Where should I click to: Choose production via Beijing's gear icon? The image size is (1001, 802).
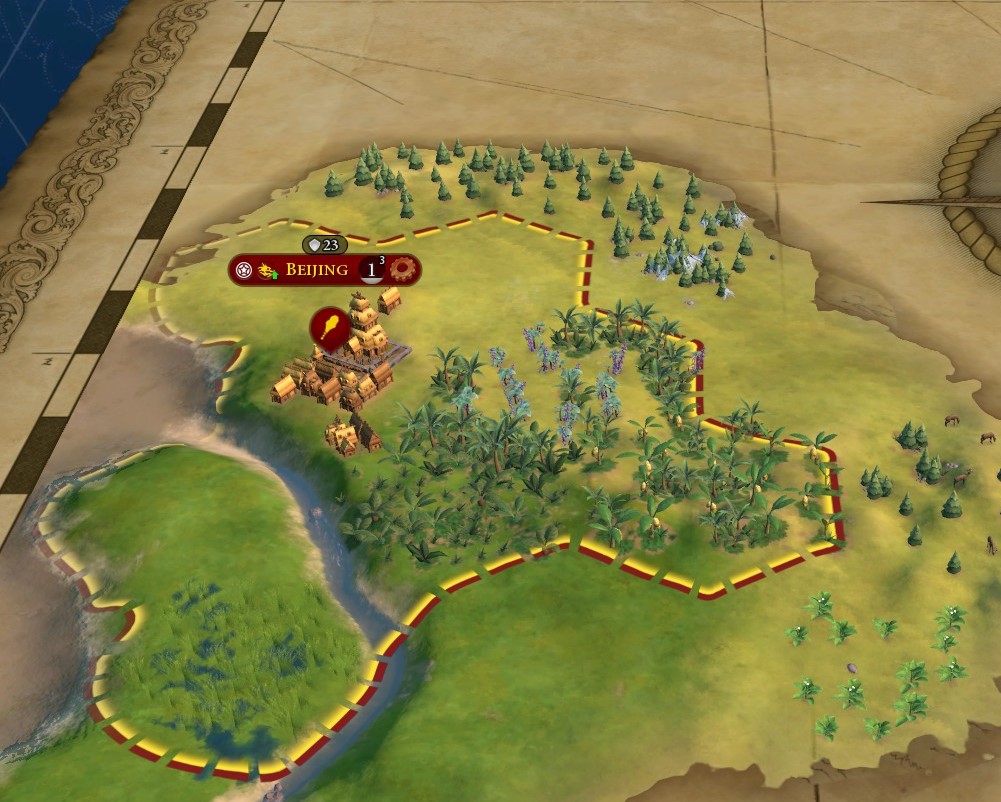click(404, 269)
